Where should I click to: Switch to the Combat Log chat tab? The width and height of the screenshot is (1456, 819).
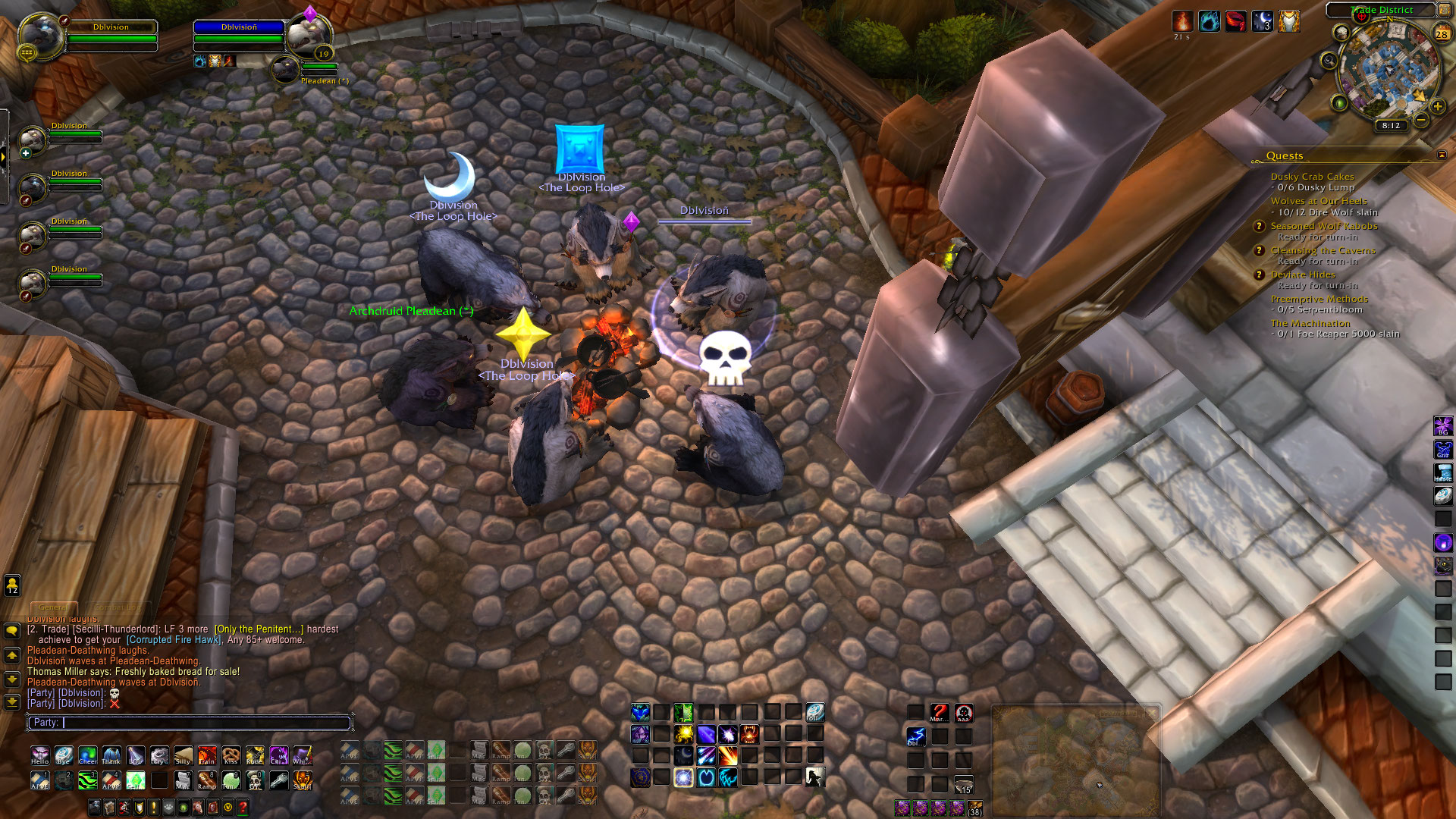[118, 607]
